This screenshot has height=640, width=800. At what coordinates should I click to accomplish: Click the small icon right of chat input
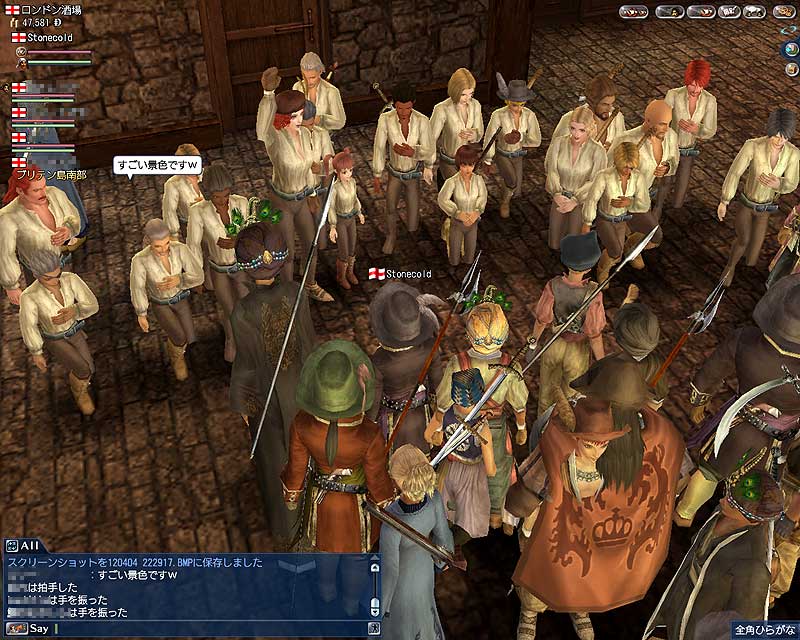click(x=374, y=629)
